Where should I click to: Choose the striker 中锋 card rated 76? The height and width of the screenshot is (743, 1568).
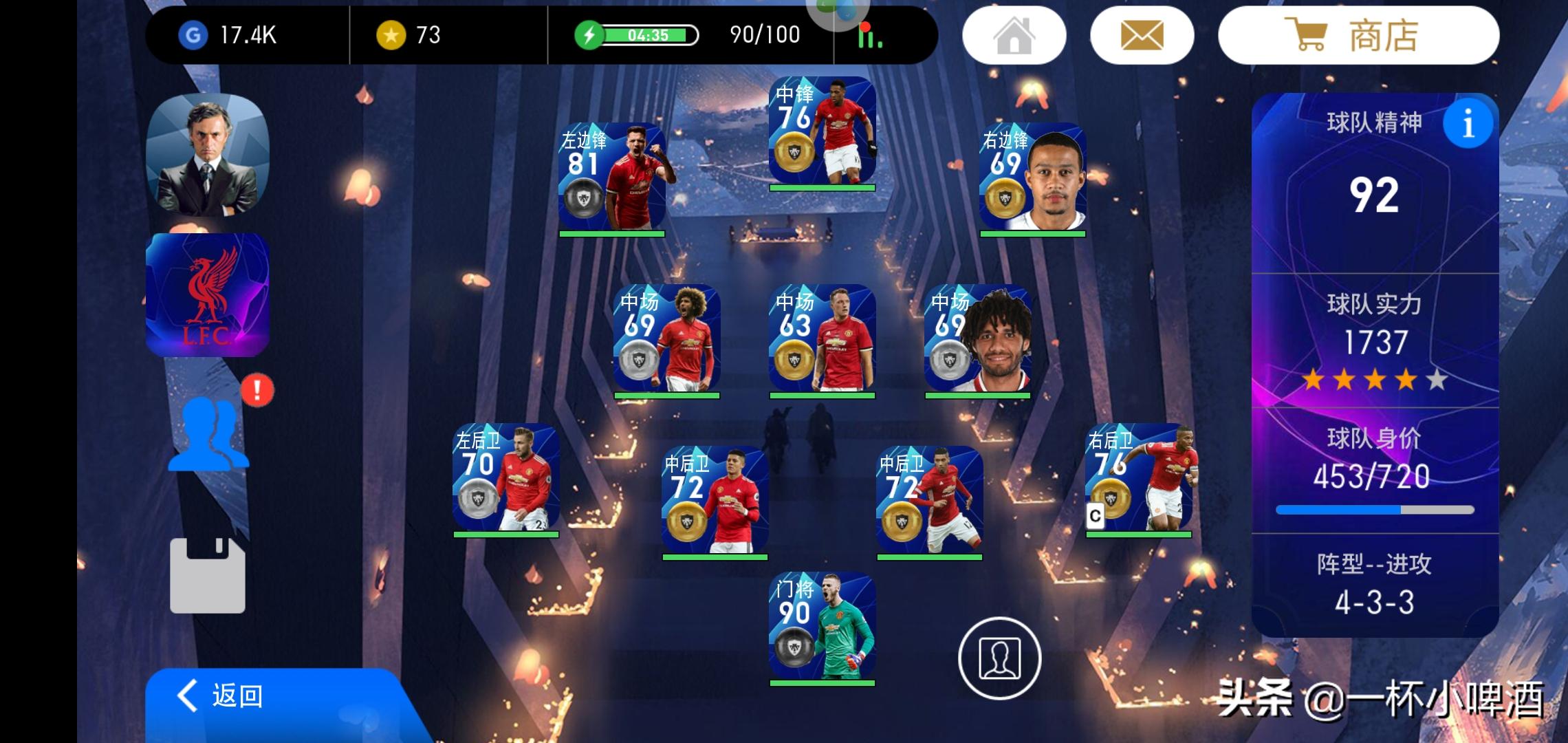[x=822, y=131]
